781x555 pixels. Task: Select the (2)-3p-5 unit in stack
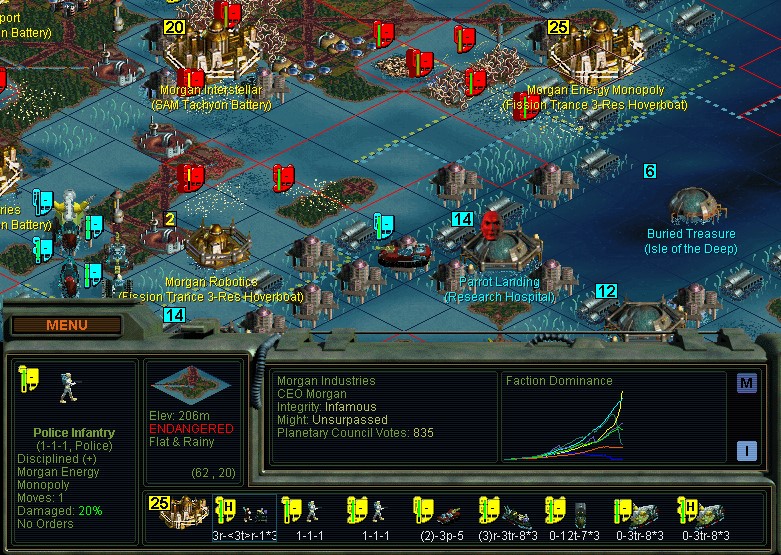(x=441, y=514)
